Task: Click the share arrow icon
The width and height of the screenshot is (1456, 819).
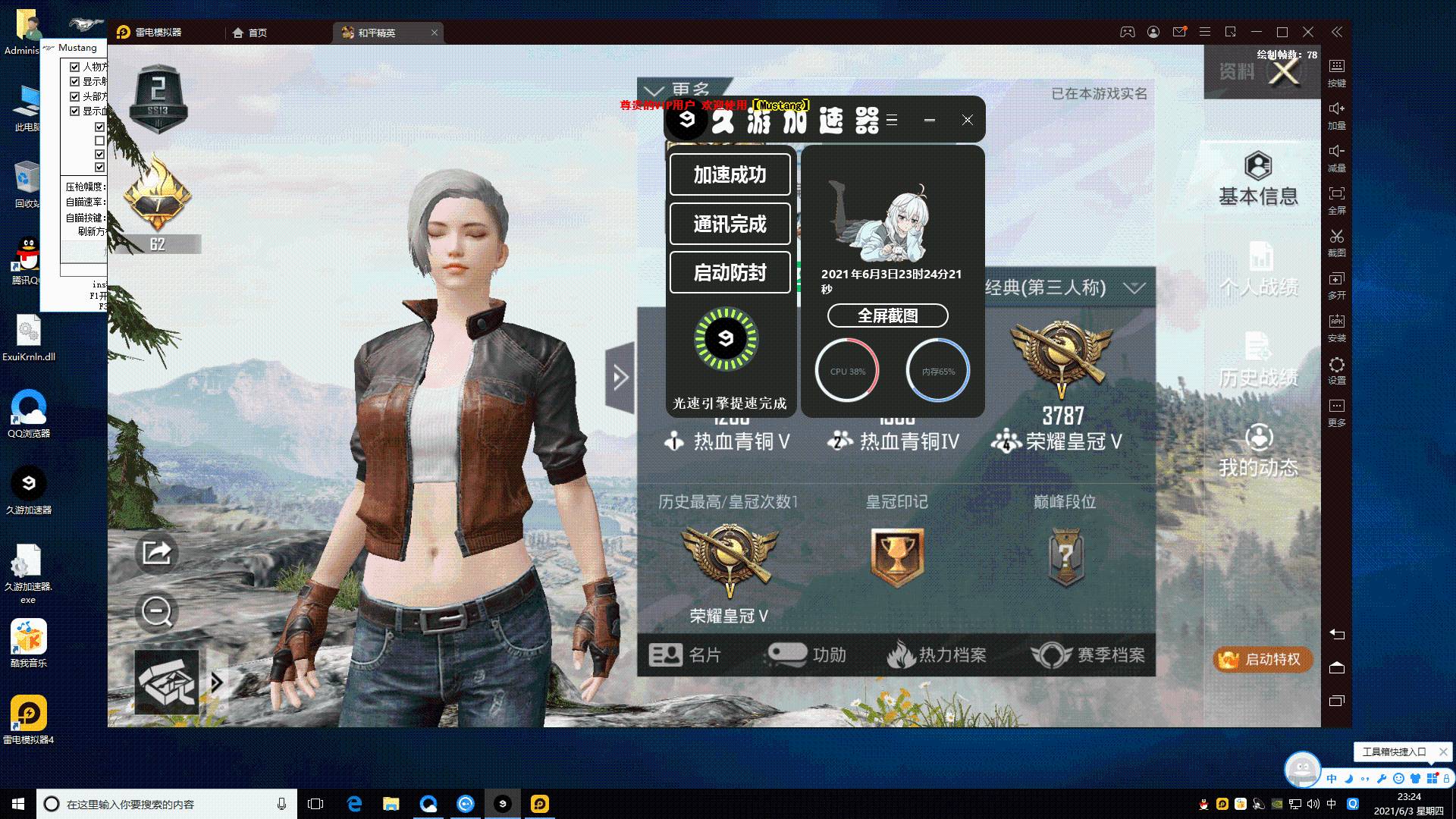Action: pyautogui.click(x=156, y=553)
